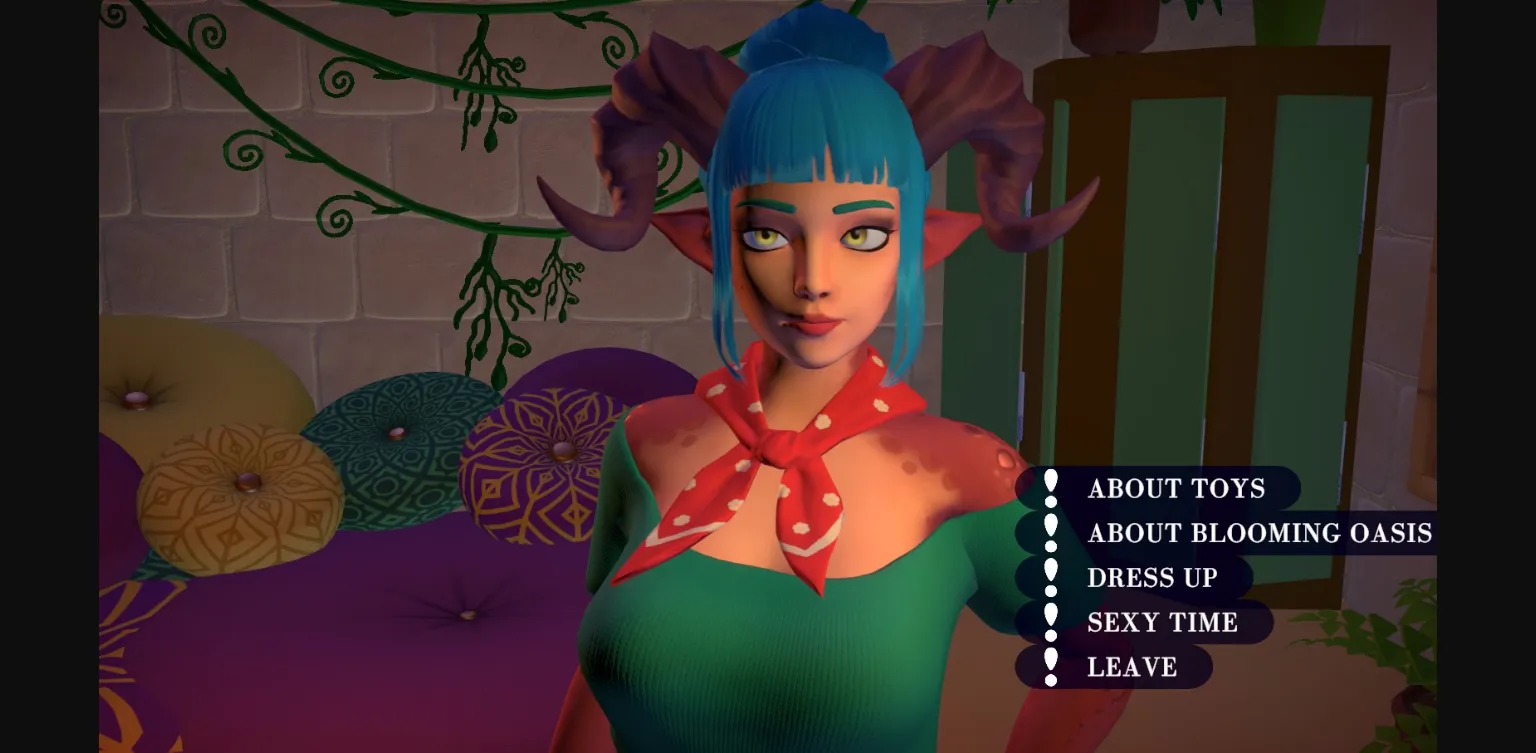Open the DRESS UP menu entry
This screenshot has height=753, width=1536.
pos(1152,578)
